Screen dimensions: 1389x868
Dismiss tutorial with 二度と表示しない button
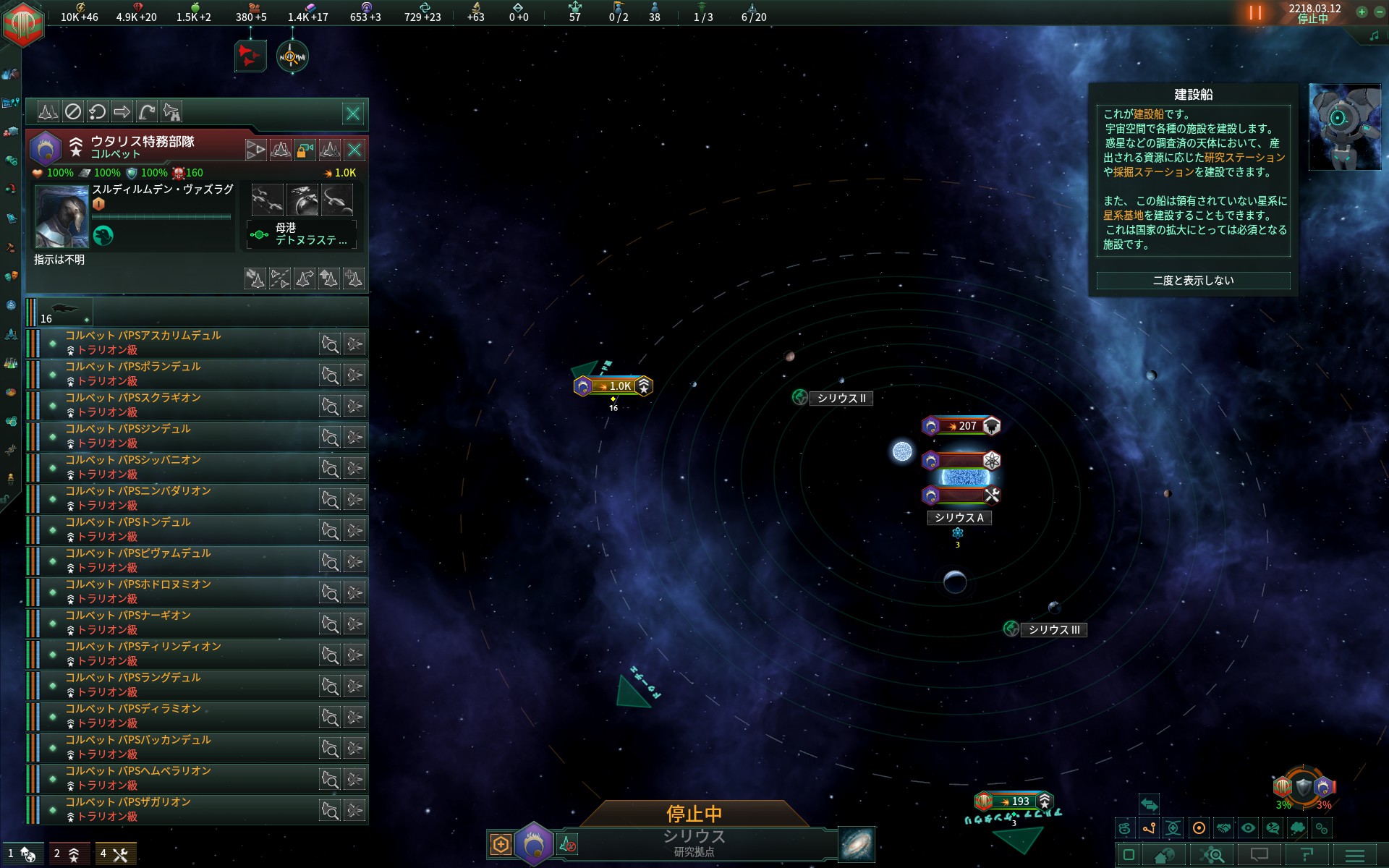click(x=1193, y=281)
